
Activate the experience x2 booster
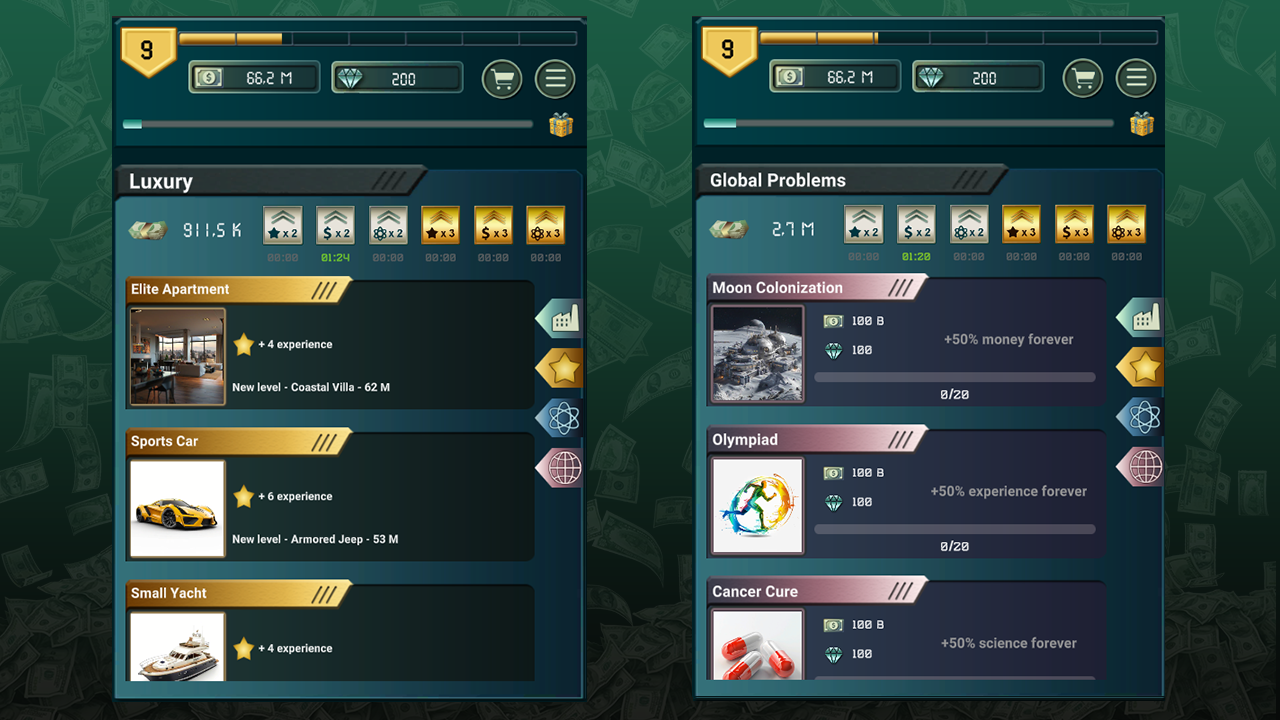point(283,225)
